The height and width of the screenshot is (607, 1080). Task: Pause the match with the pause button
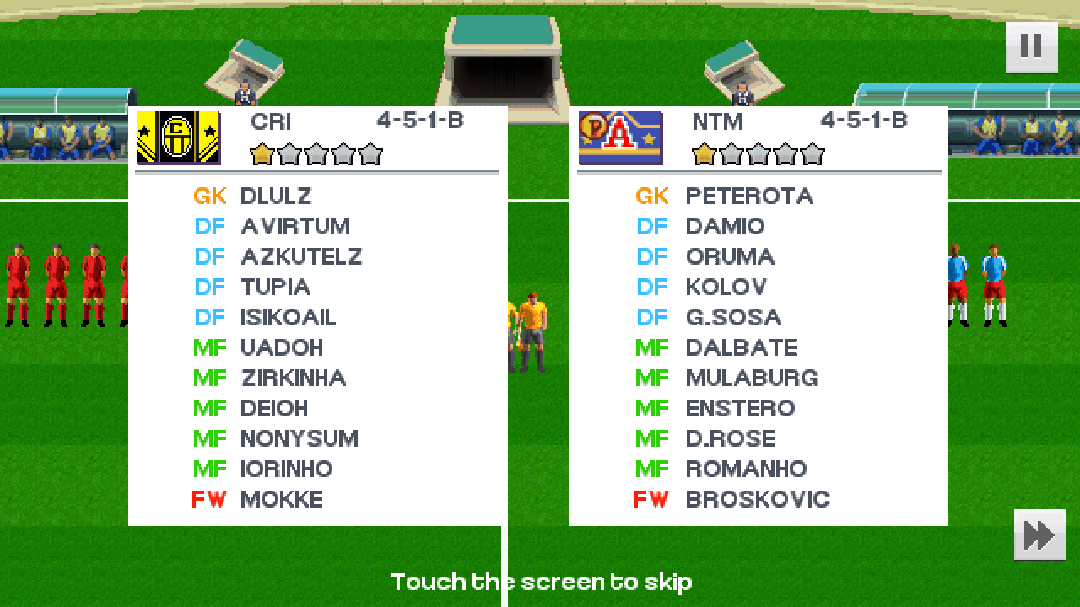click(x=1031, y=46)
